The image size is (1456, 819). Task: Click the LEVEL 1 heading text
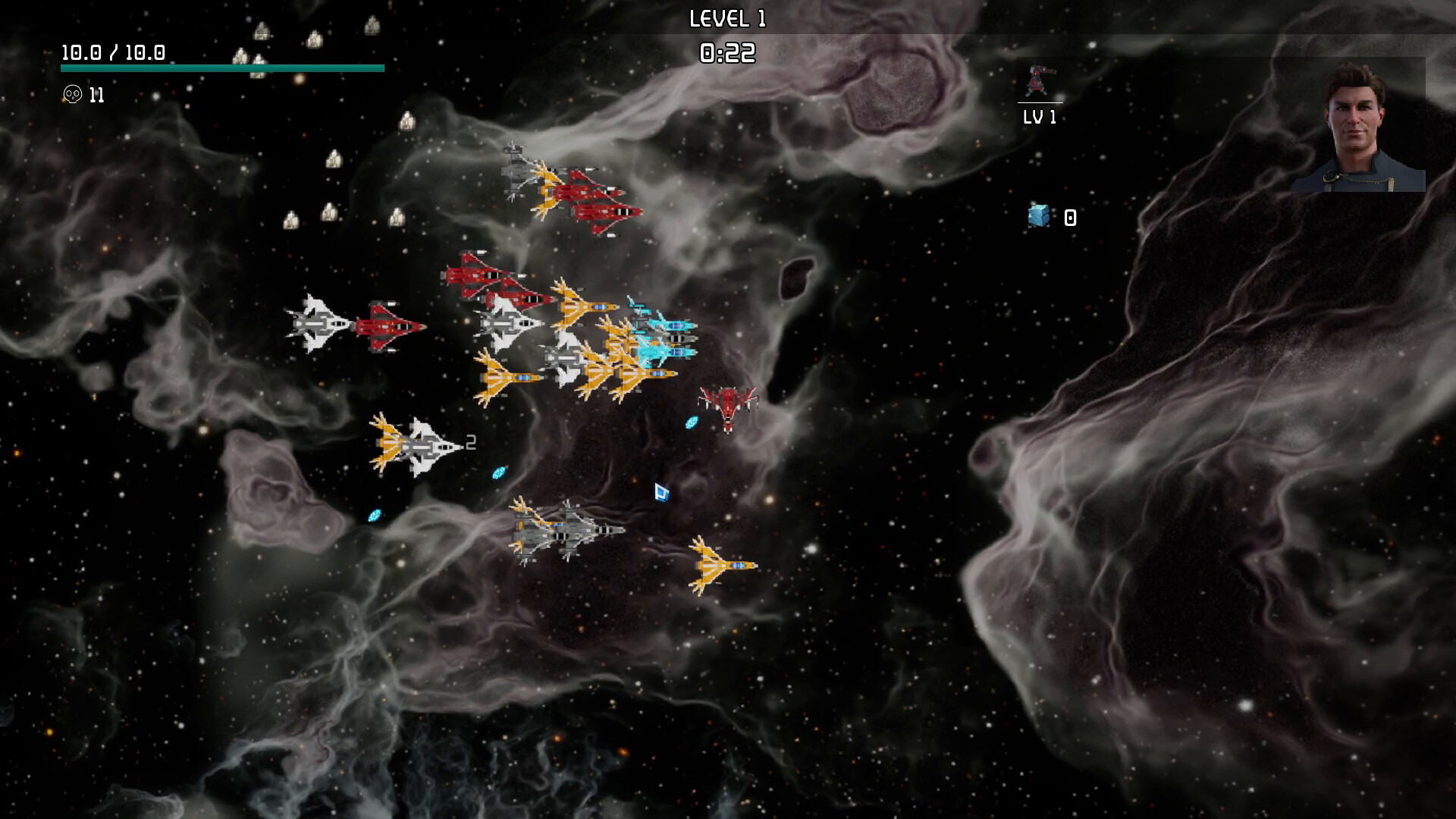point(729,17)
